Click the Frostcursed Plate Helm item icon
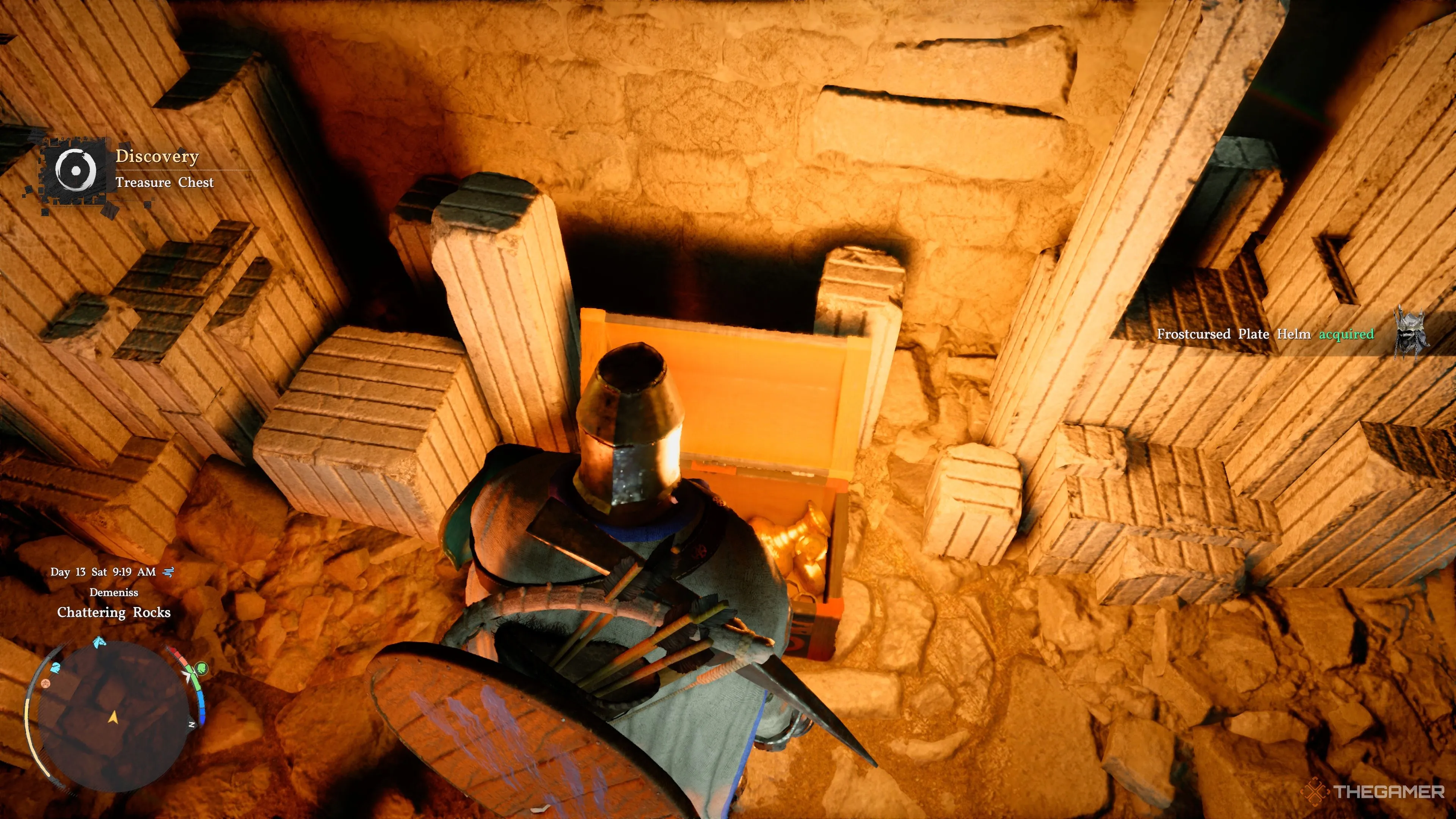The image size is (1456, 819). 1409,333
